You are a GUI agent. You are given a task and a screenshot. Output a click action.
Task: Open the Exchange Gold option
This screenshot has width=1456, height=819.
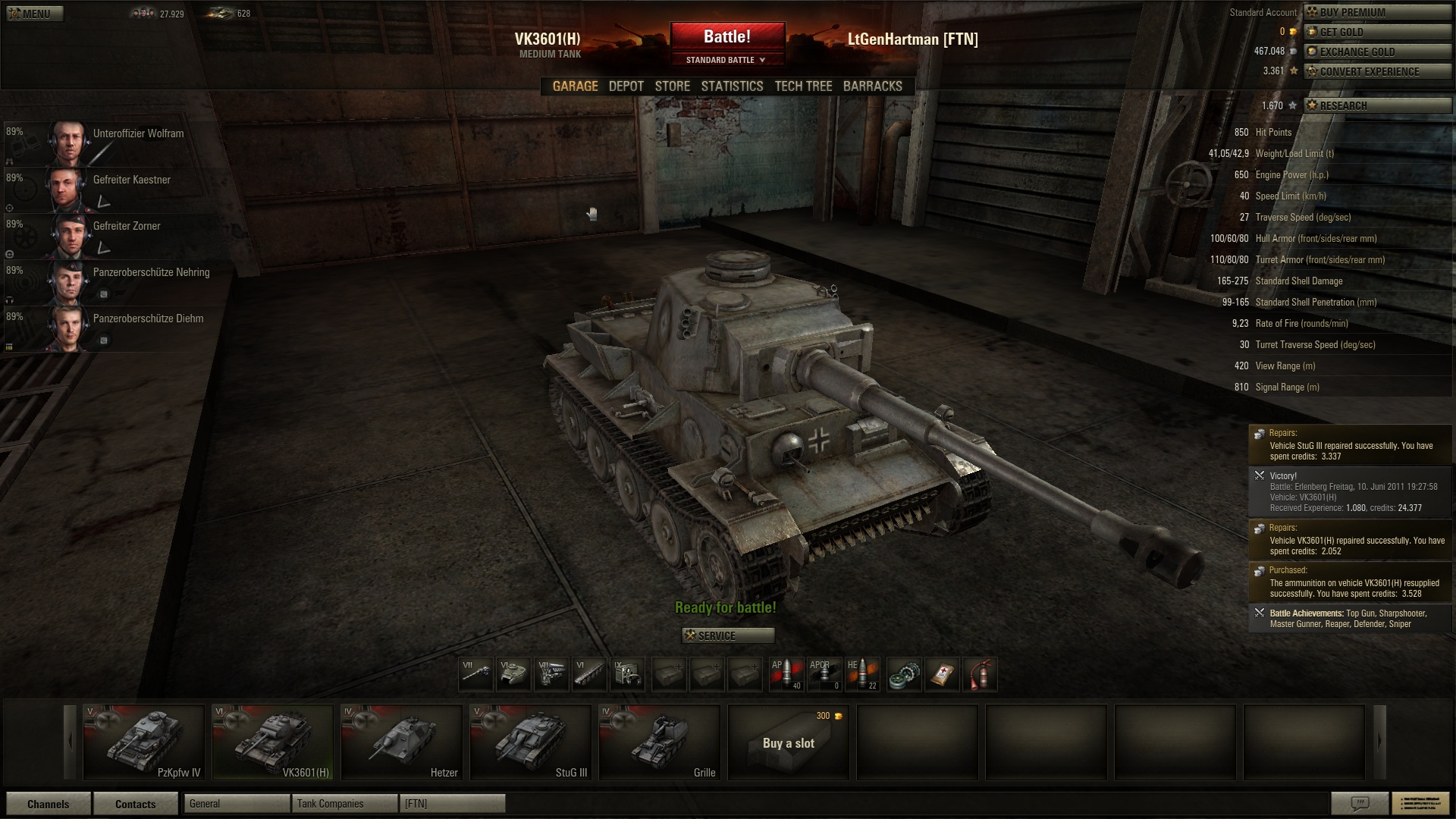(x=1376, y=52)
